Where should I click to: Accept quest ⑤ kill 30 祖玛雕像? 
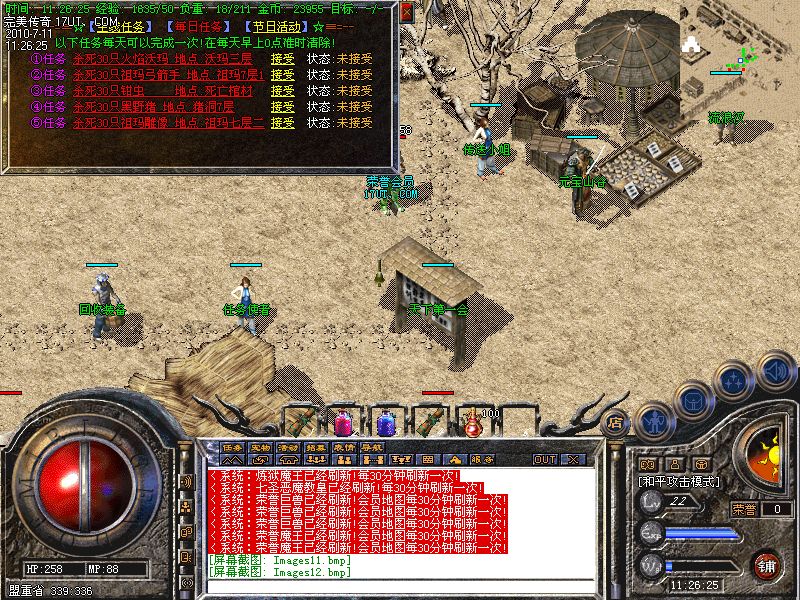283,123
